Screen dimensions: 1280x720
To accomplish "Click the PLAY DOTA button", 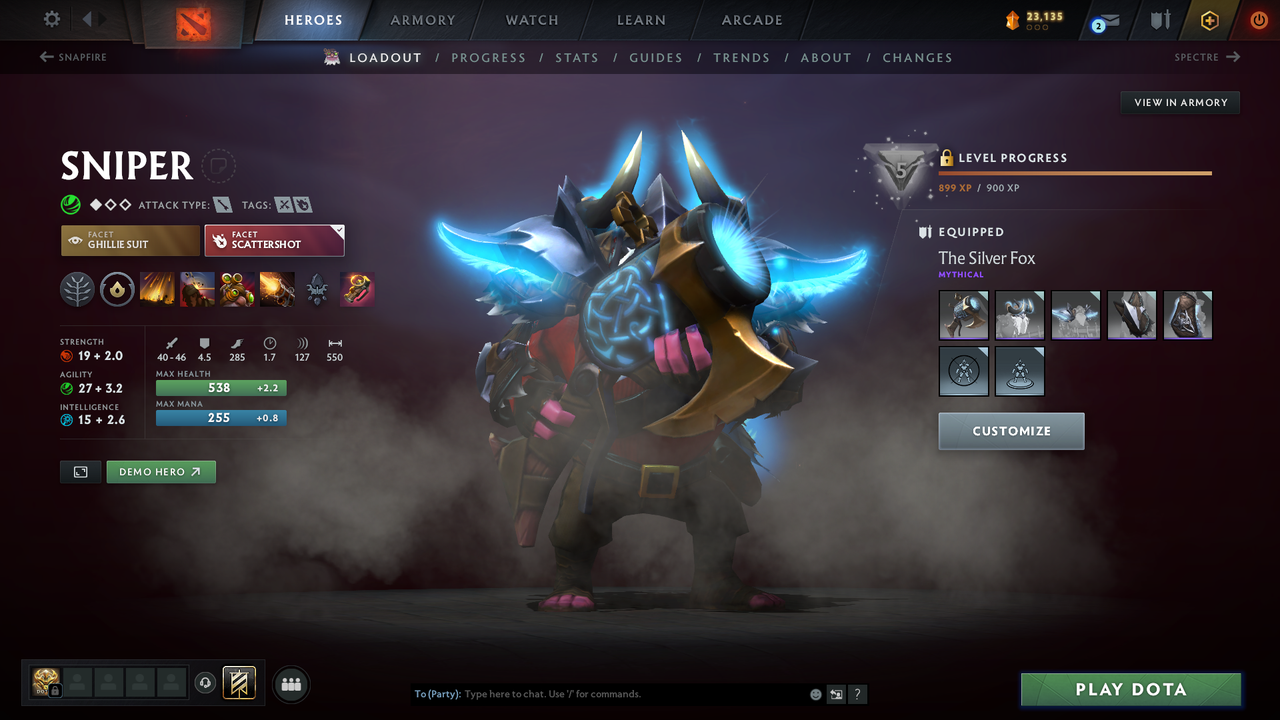I will tap(1130, 689).
